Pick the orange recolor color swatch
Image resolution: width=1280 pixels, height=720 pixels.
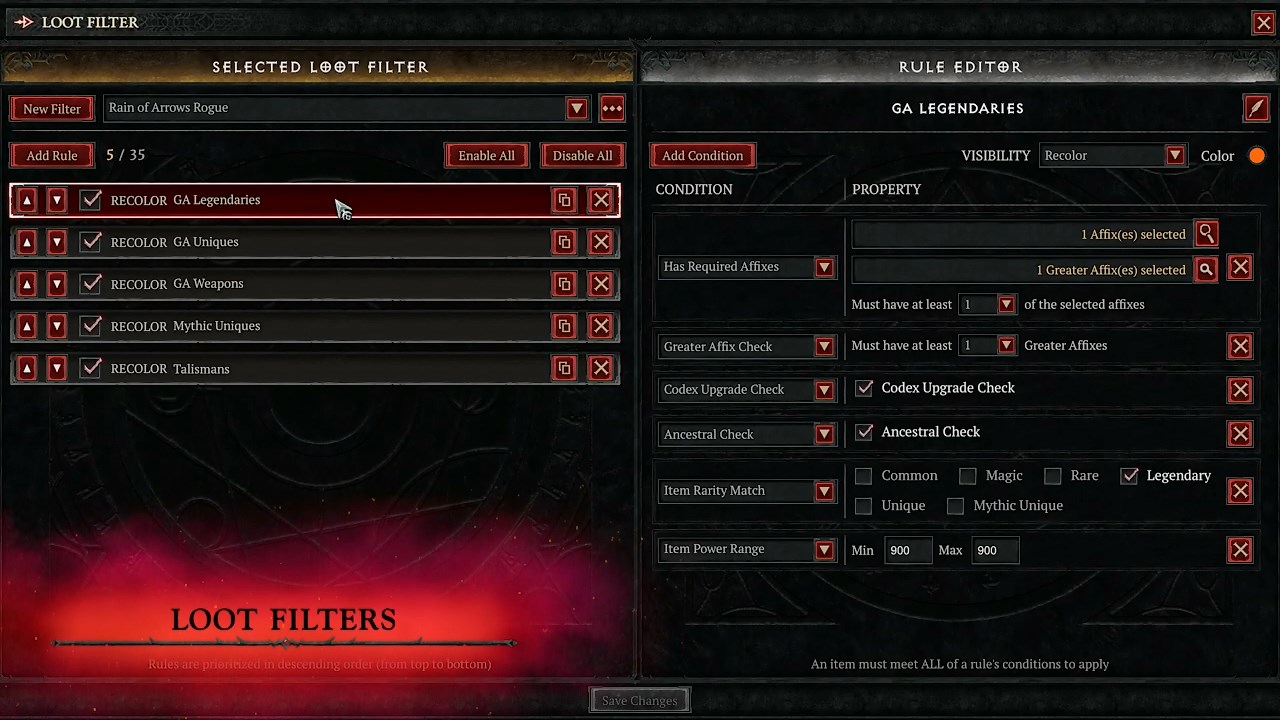[x=1257, y=156]
